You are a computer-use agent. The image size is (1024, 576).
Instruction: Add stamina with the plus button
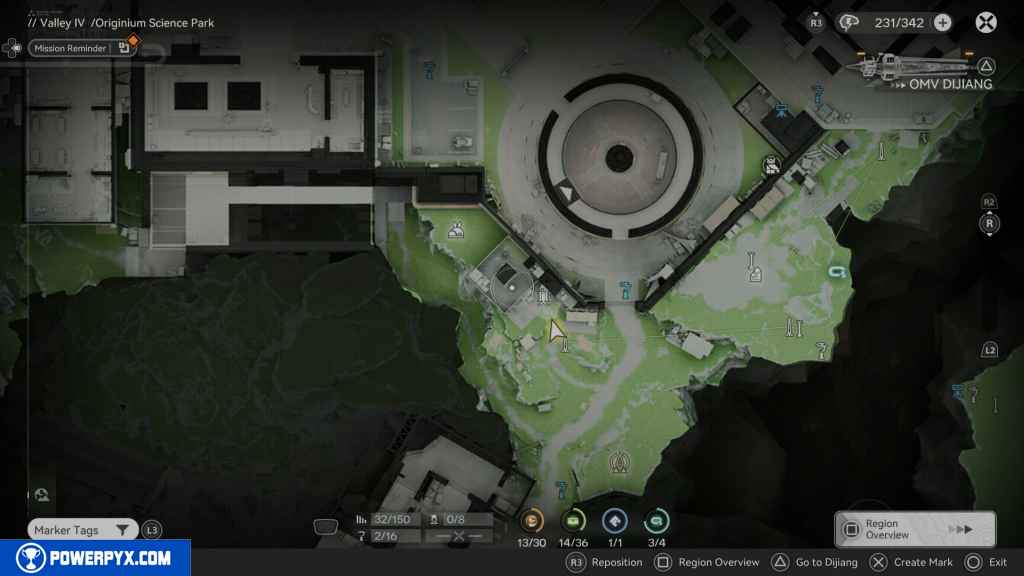click(942, 22)
